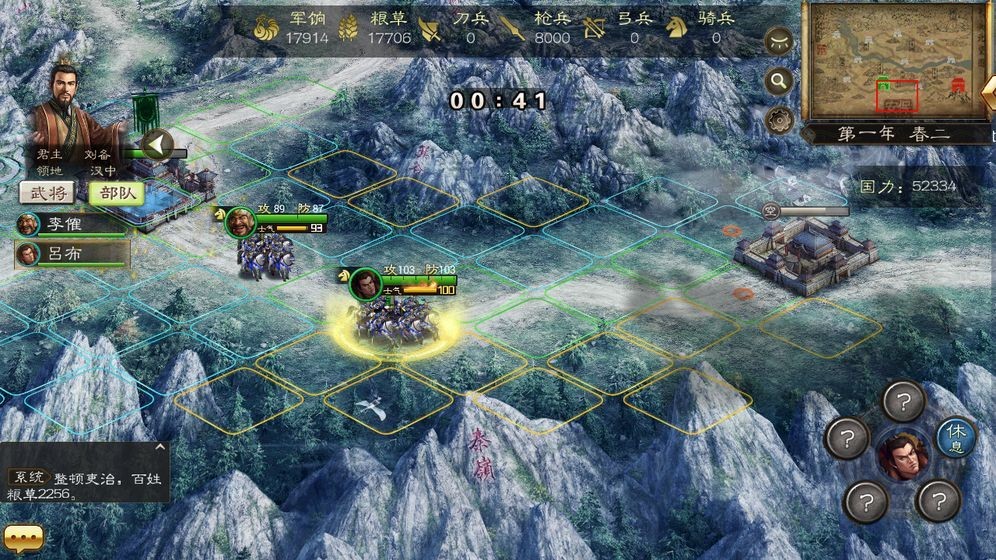Image resolution: width=996 pixels, height=560 pixels.
Task: Open the chat speech bubble button
Action: pos(22,539)
